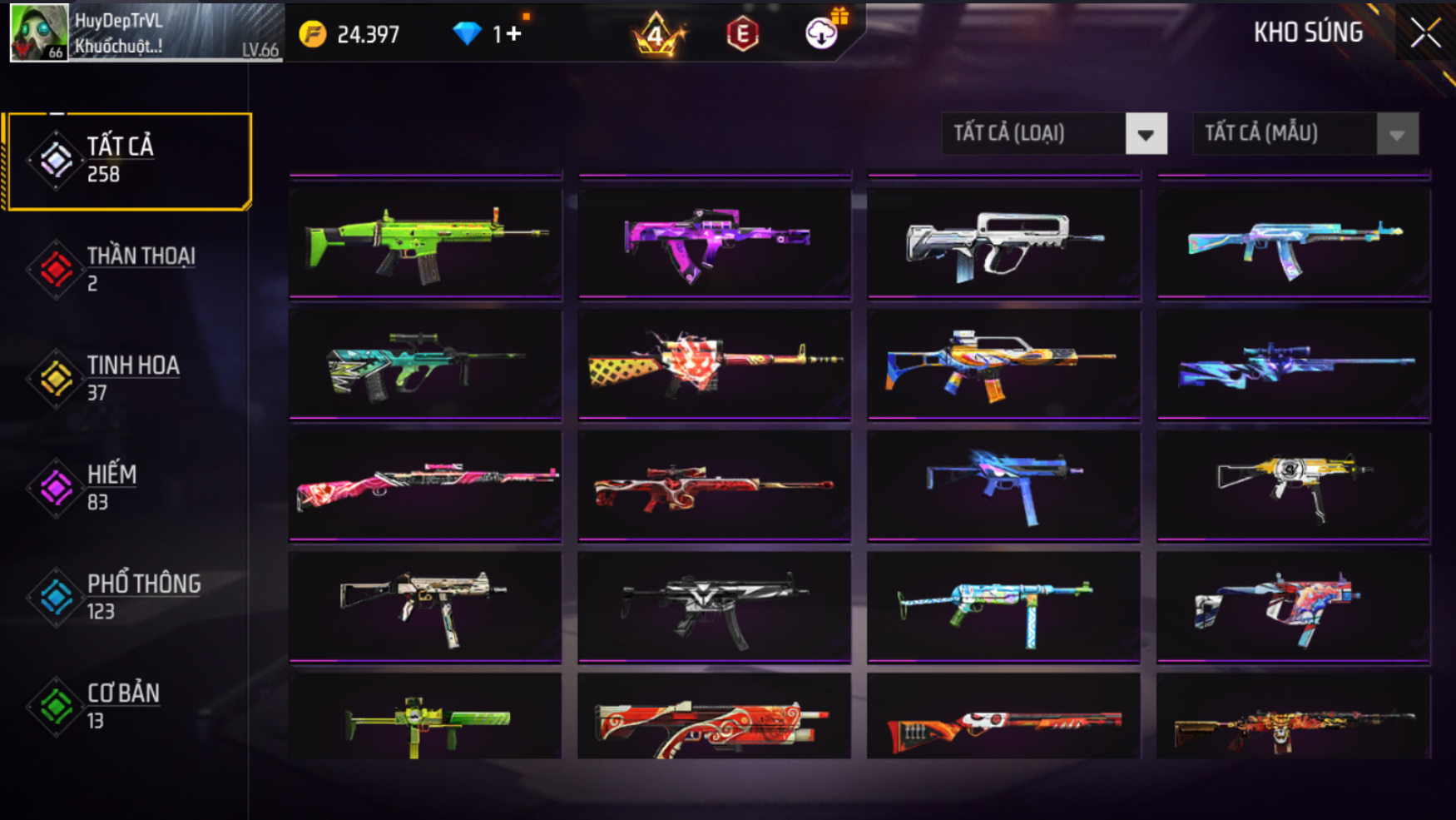Viewport: 1456px width, 820px height.
Task: Pick the black and white MP5 skin
Action: coord(715,607)
